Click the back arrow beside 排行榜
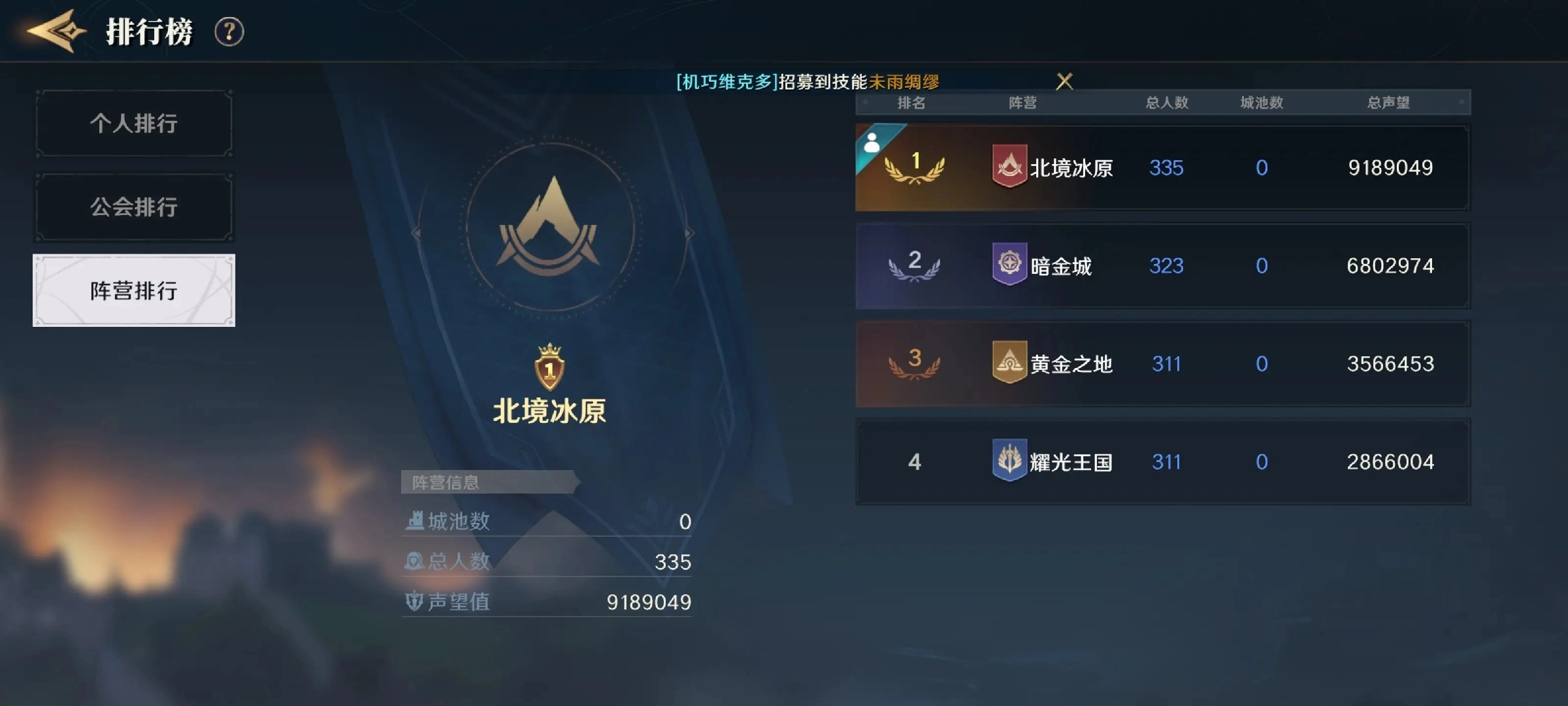This screenshot has height=706, width=1568. coord(56,29)
